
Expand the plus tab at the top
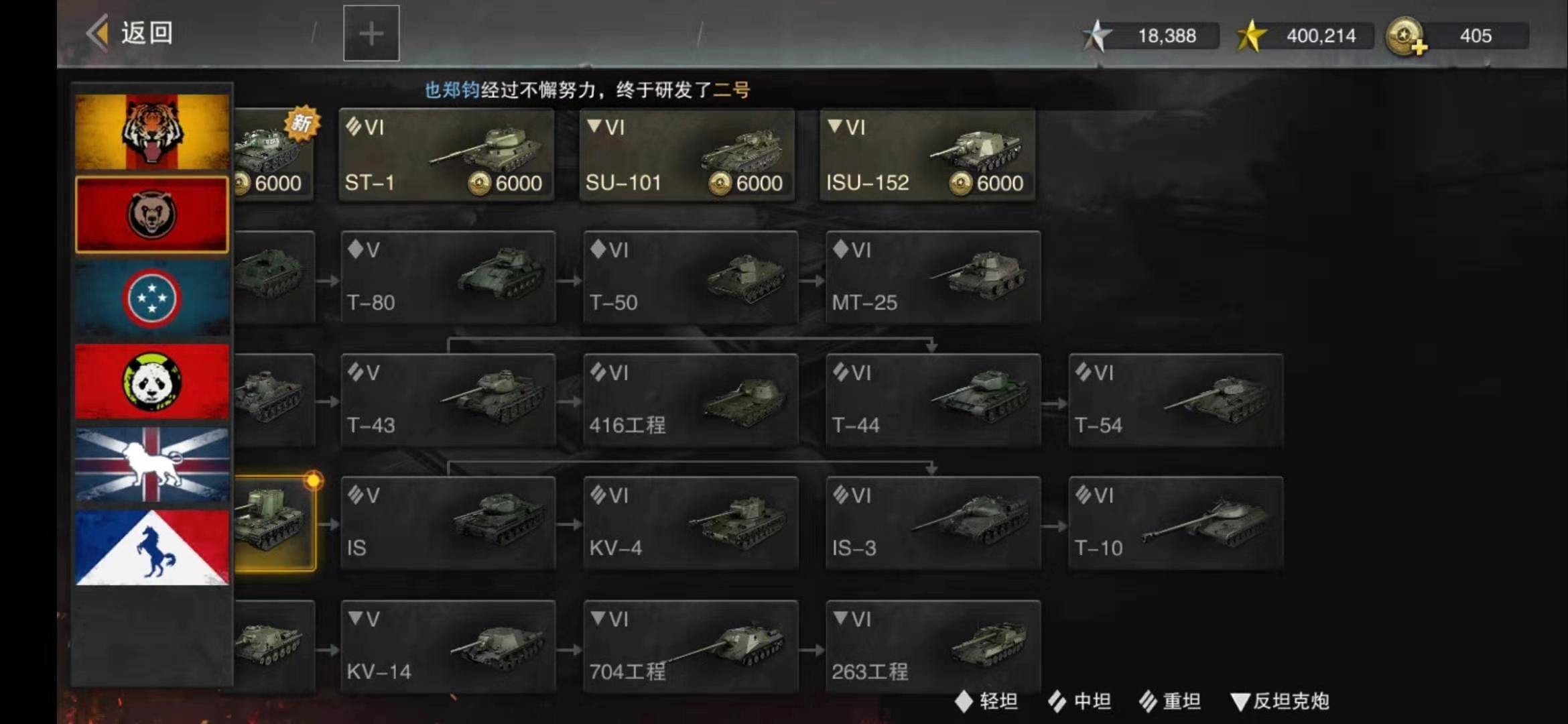pyautogui.click(x=371, y=33)
